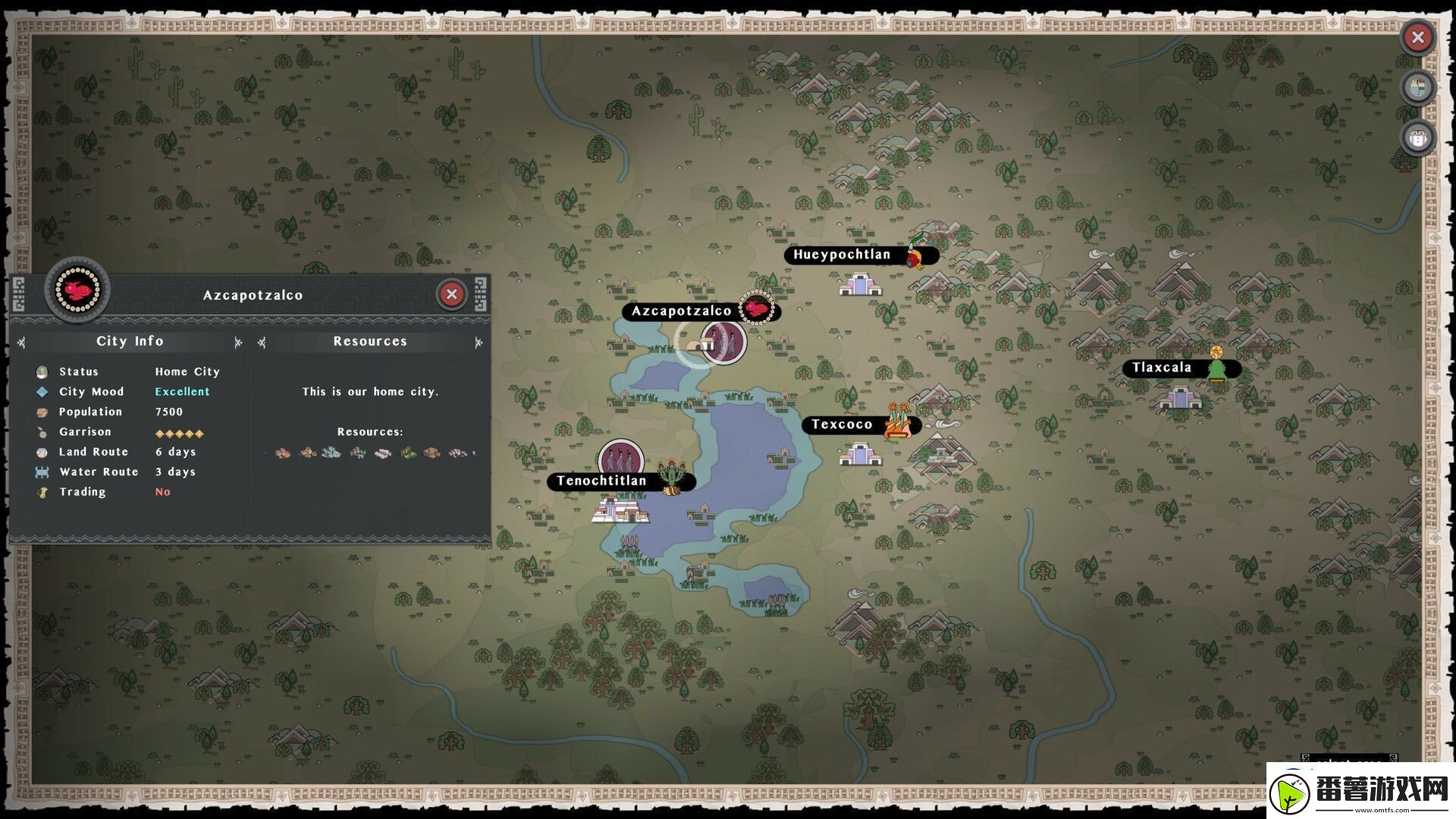Select the Tlaxcala city label
This screenshot has width=1456, height=819.
pos(1162,369)
